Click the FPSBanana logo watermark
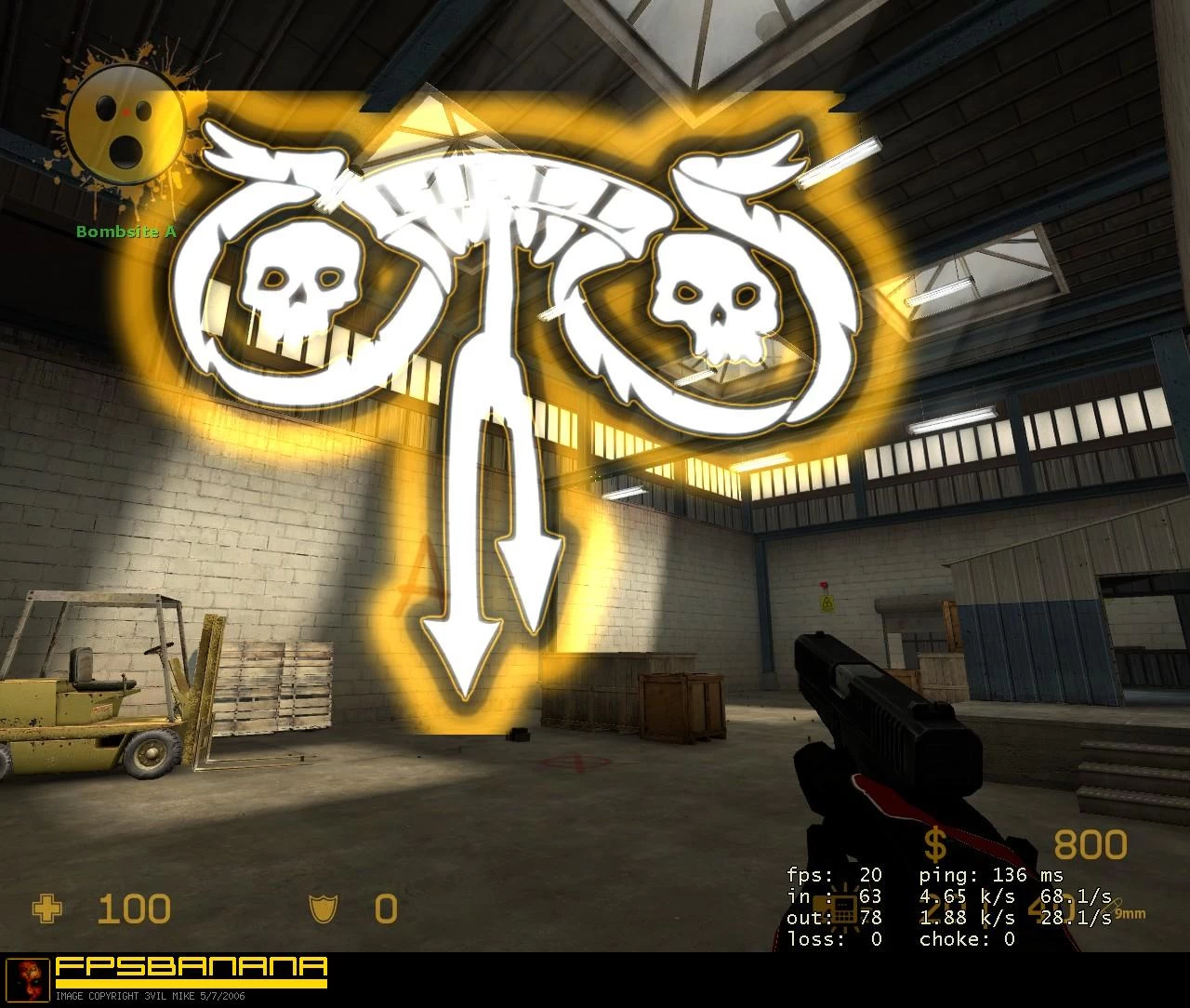 (x=192, y=970)
